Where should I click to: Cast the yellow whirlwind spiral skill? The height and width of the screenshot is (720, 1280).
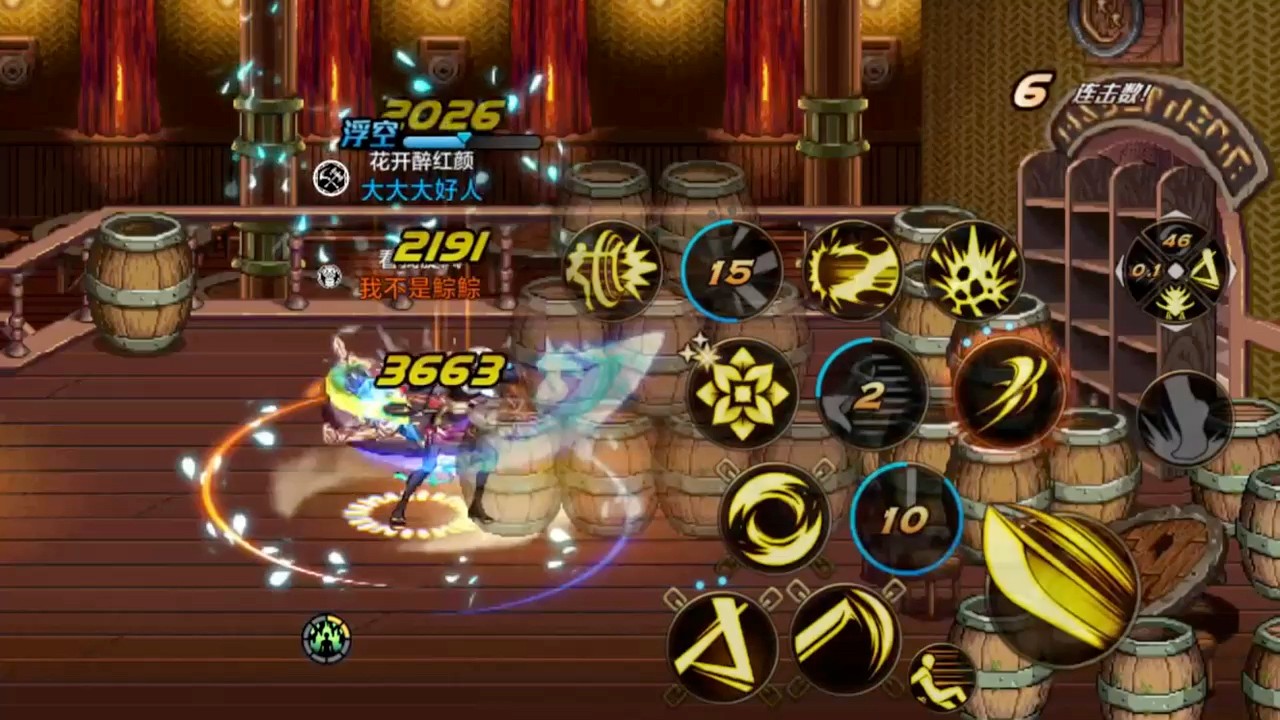[773, 517]
